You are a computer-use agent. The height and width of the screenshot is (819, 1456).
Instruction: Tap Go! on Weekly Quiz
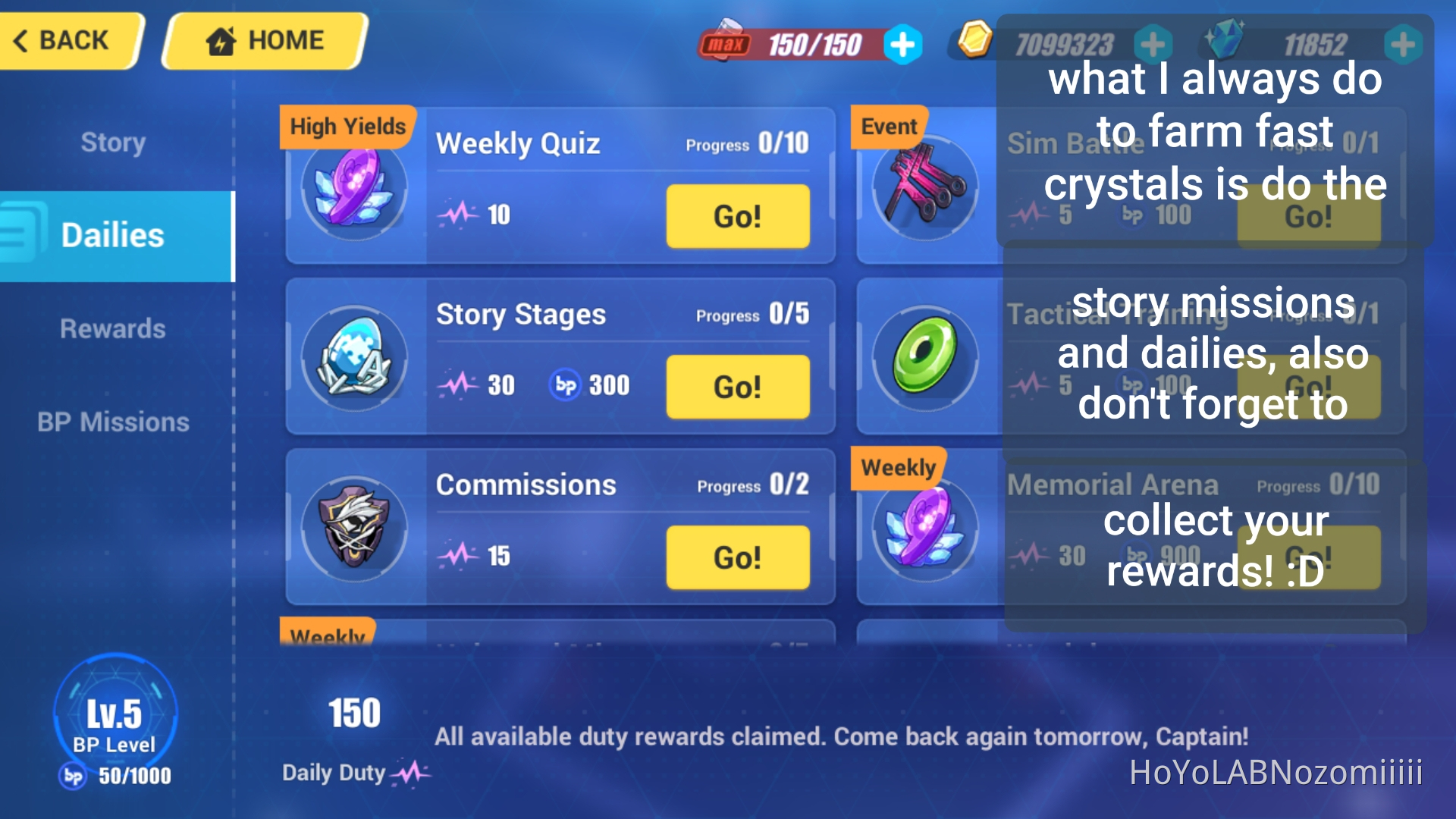coord(736,216)
